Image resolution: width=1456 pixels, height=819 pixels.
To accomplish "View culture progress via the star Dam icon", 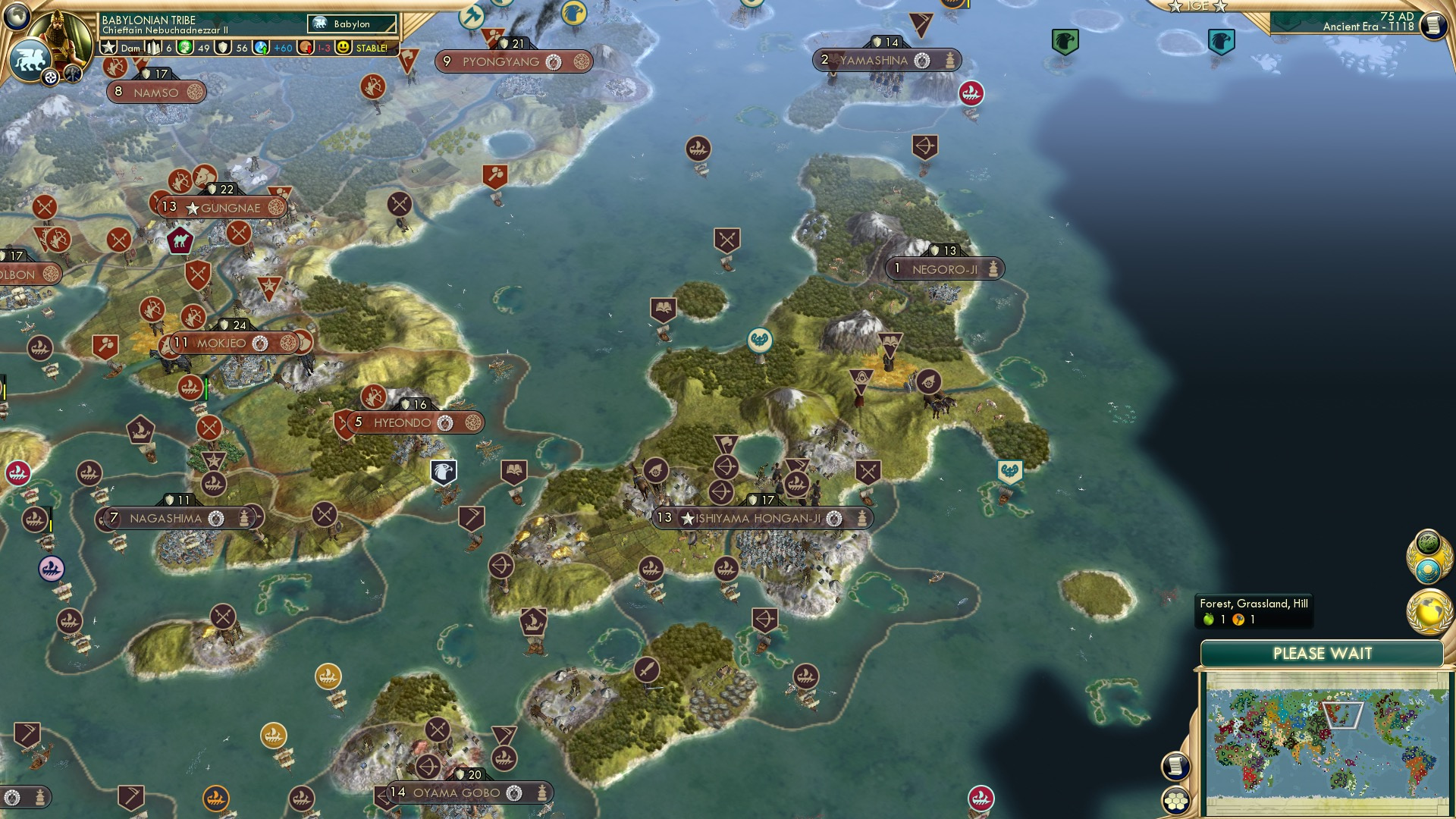I will pyautogui.click(x=108, y=47).
